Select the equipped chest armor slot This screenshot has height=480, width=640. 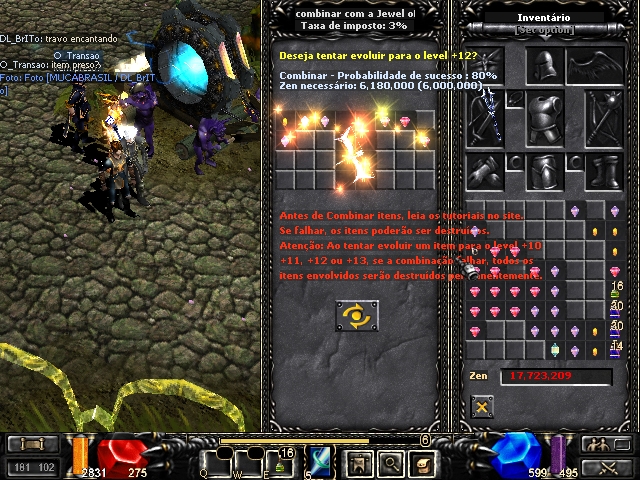(x=542, y=119)
